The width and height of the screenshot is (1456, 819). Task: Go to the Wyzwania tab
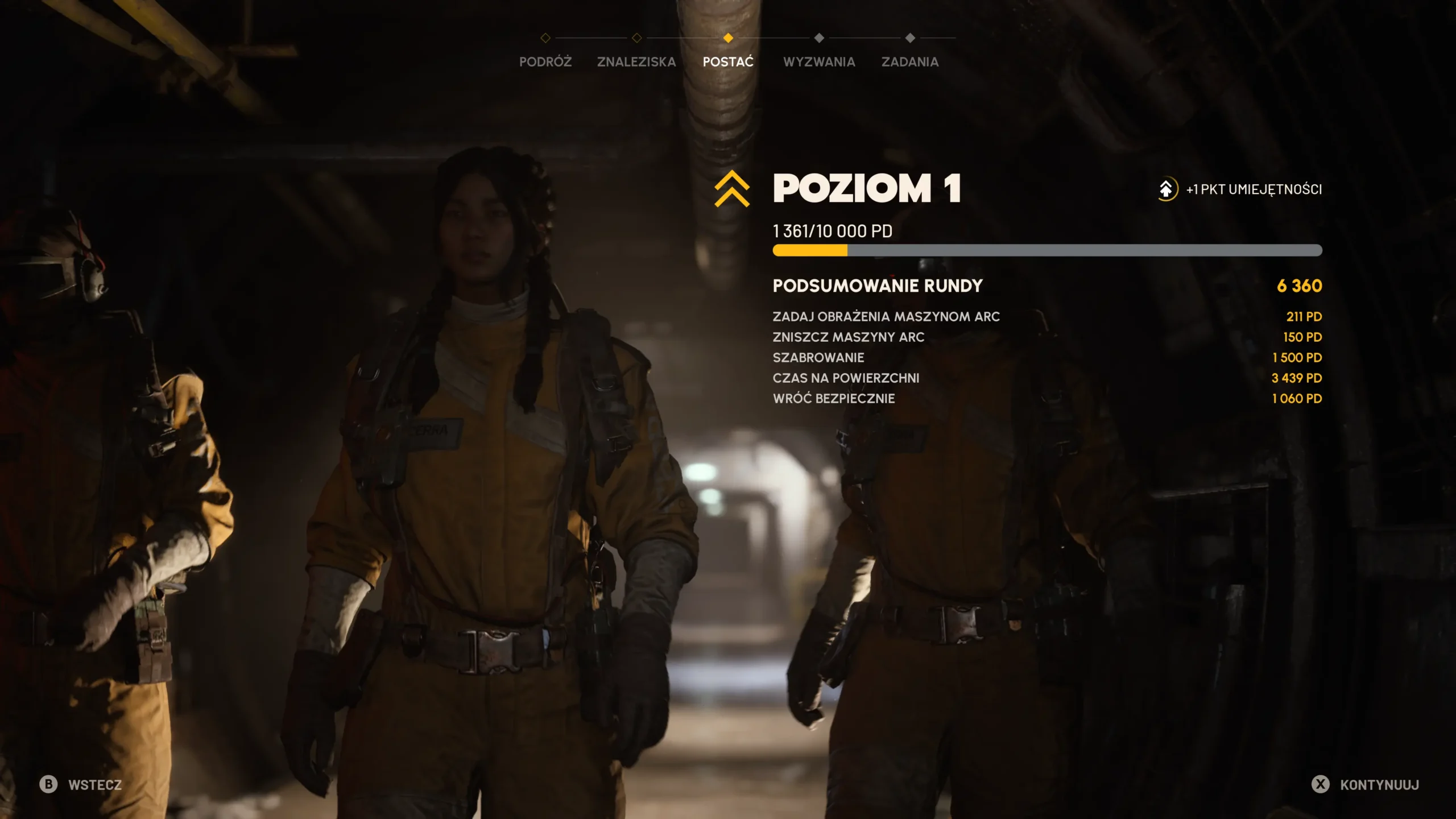pyautogui.click(x=819, y=61)
